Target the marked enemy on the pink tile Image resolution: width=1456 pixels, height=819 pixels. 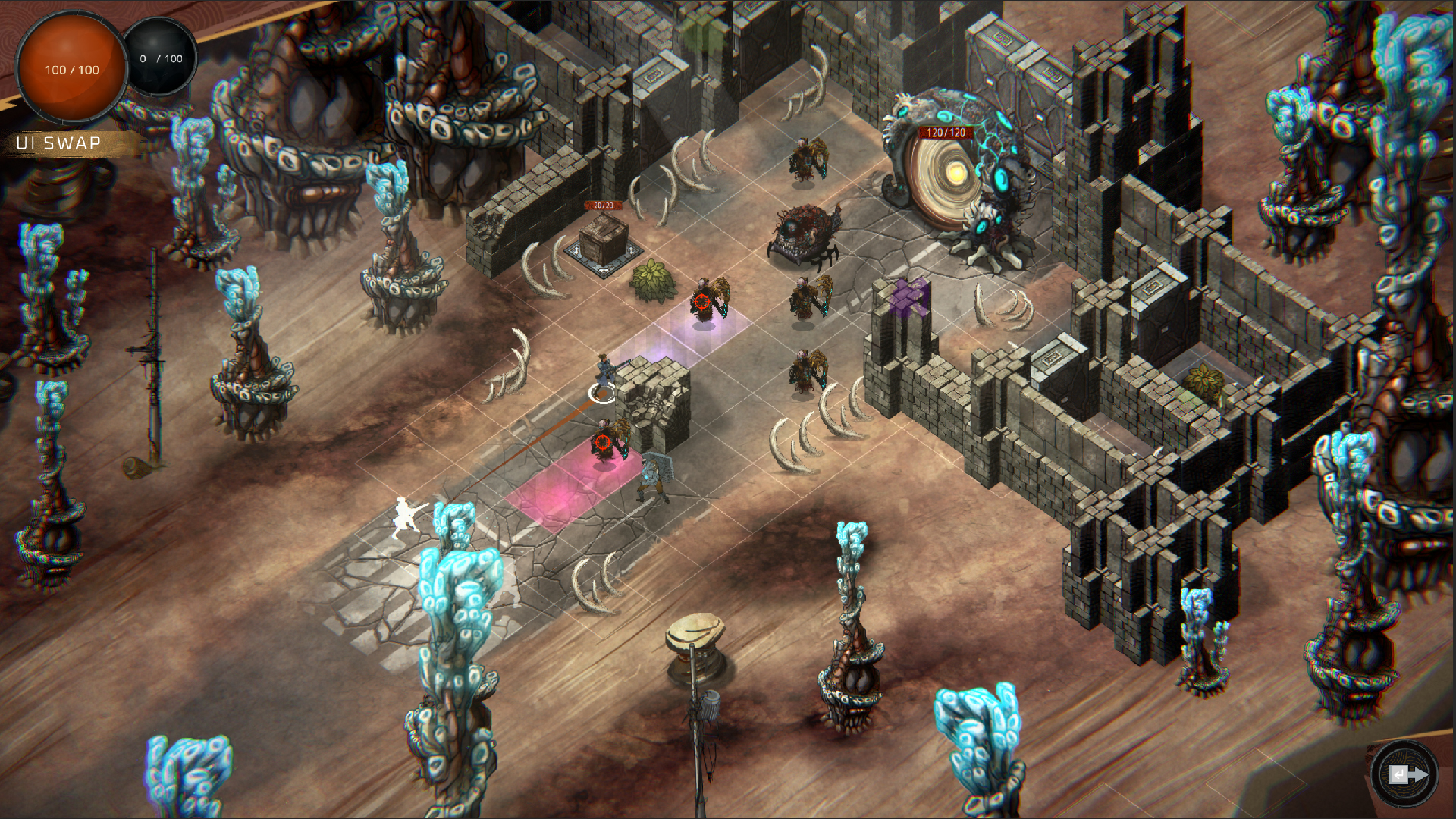pyautogui.click(x=604, y=443)
